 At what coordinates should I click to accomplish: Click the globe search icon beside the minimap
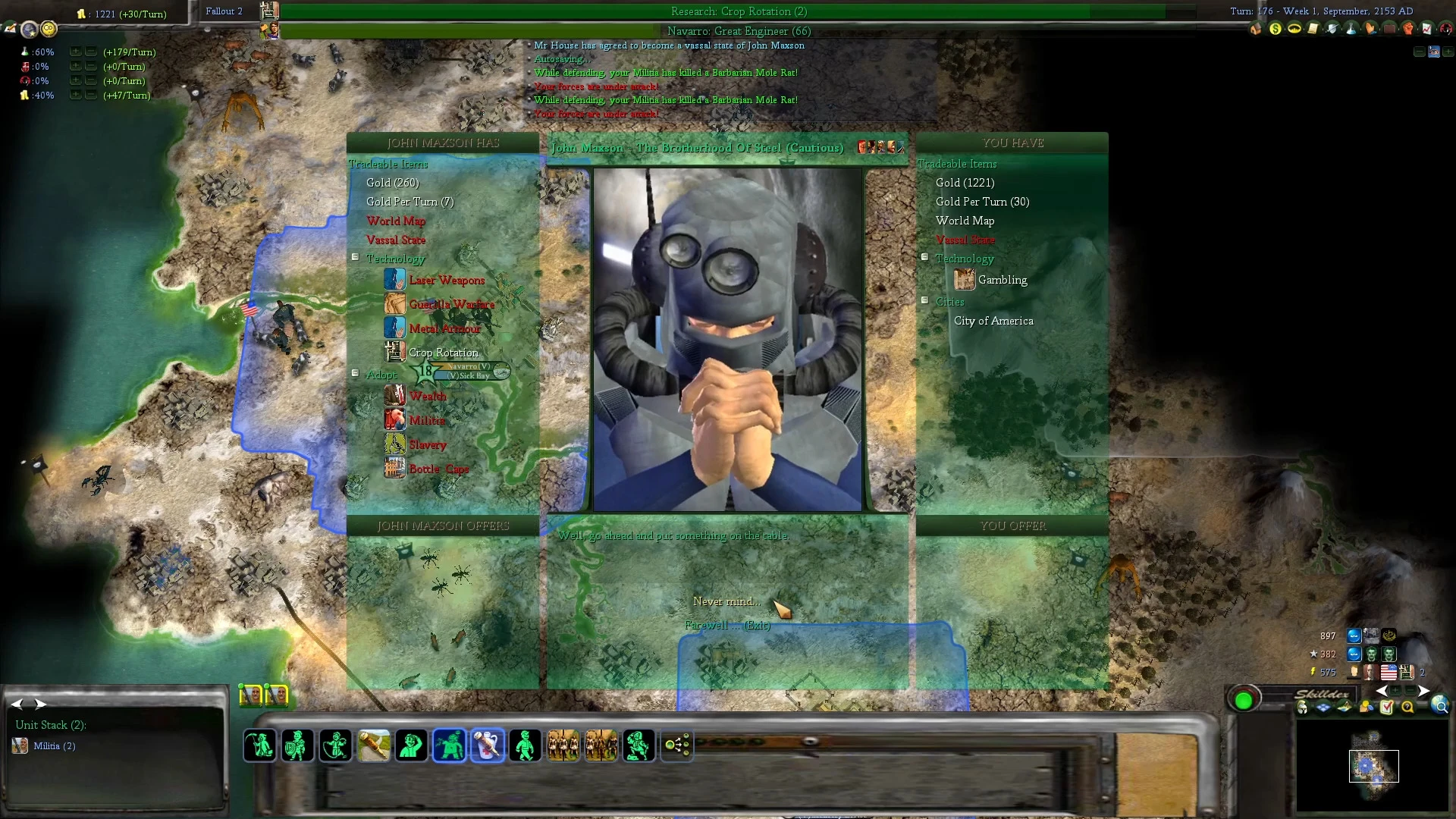coord(1441,707)
